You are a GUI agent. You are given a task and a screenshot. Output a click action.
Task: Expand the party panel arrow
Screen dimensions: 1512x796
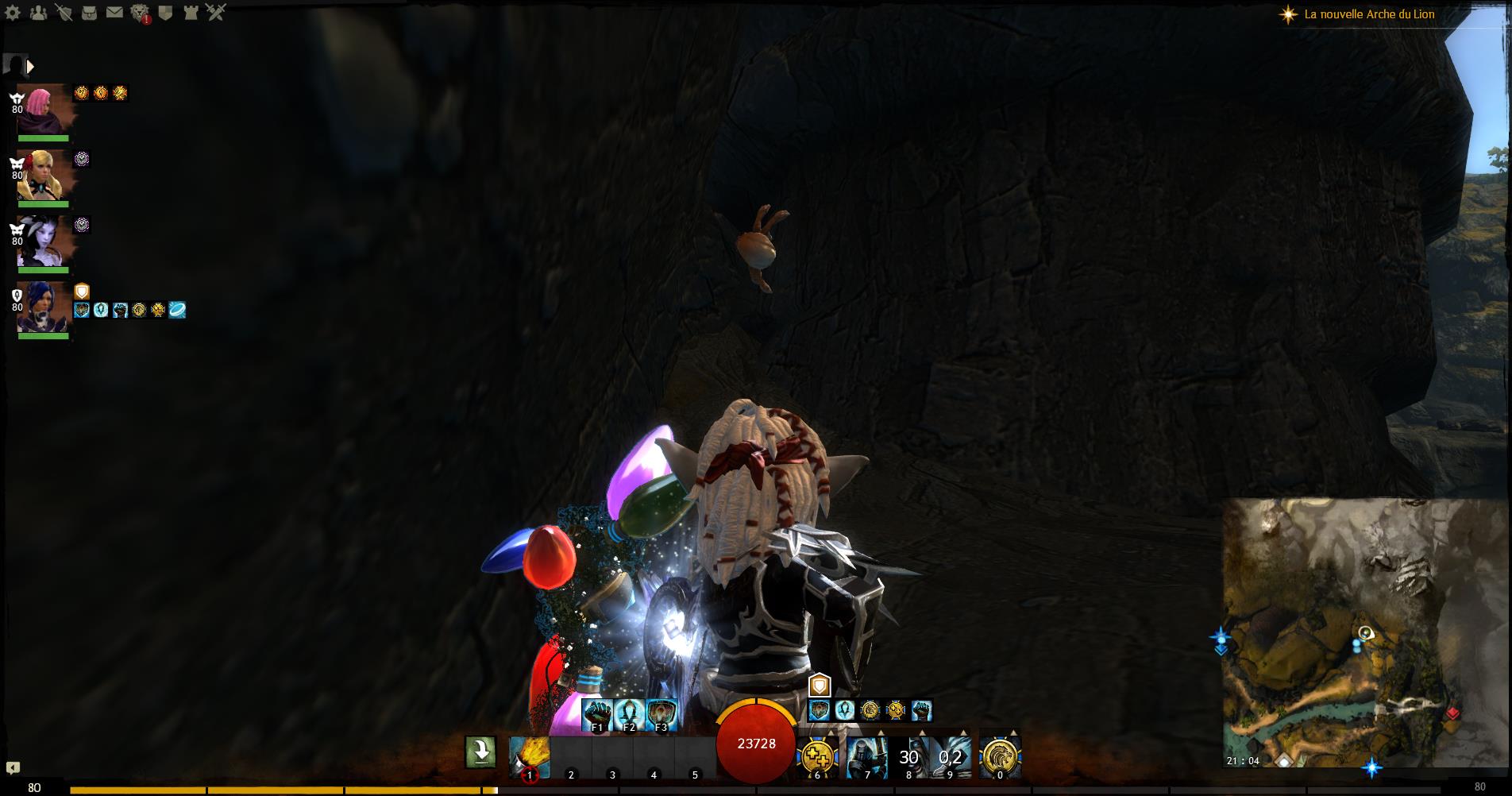(x=30, y=67)
